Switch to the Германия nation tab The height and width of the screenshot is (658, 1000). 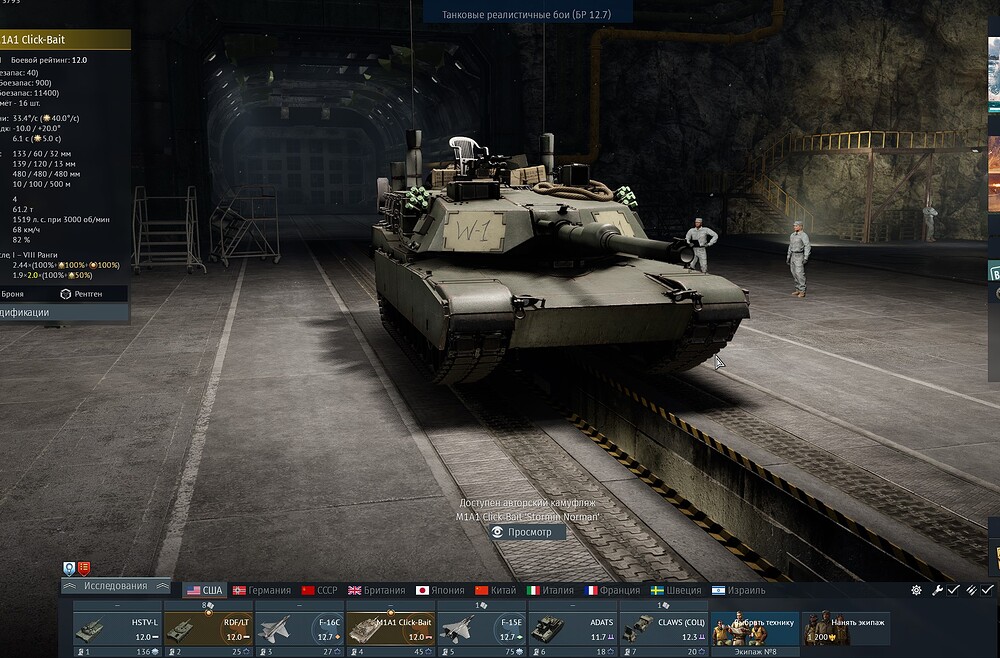(x=262, y=591)
